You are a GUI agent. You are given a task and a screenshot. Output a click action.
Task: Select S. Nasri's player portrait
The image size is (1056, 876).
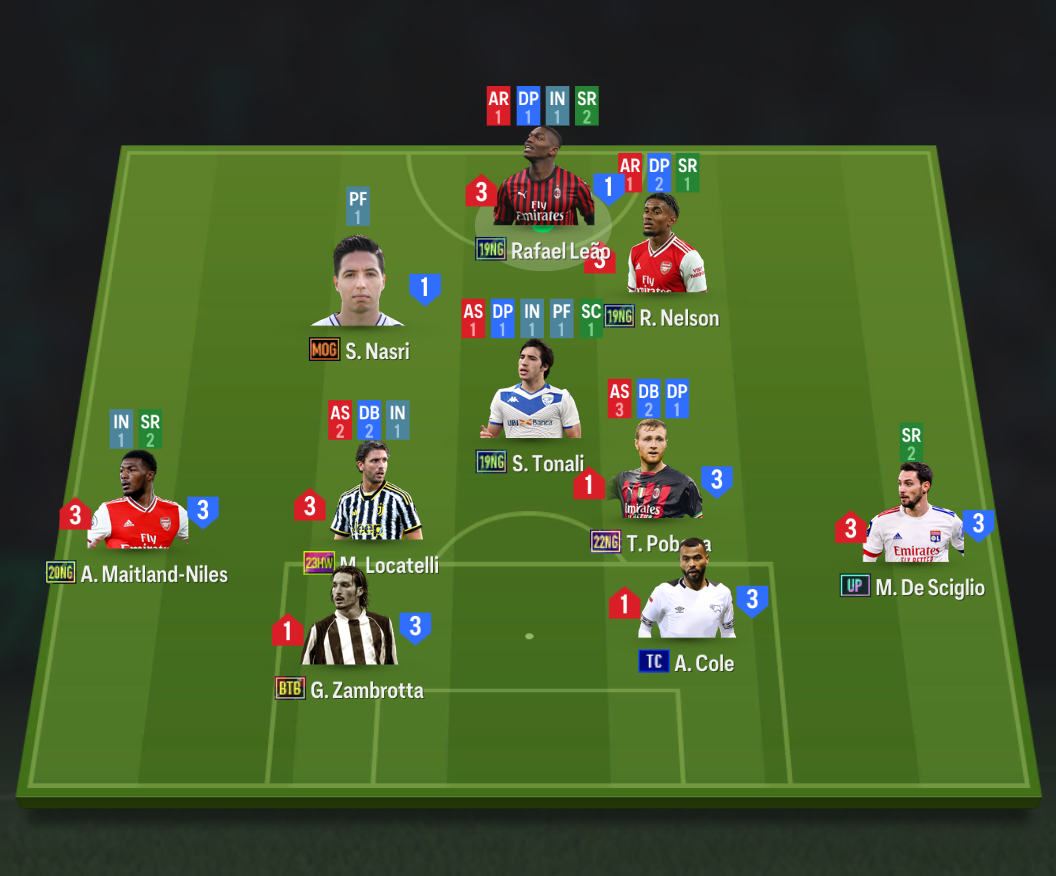[358, 283]
